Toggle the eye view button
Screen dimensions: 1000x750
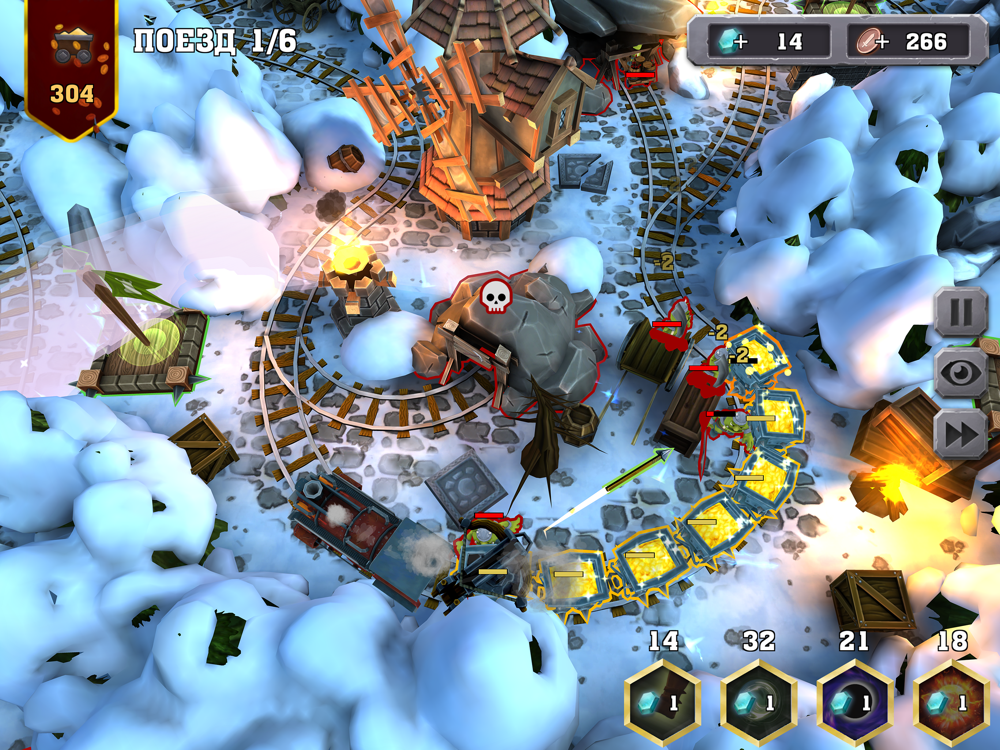point(960,373)
